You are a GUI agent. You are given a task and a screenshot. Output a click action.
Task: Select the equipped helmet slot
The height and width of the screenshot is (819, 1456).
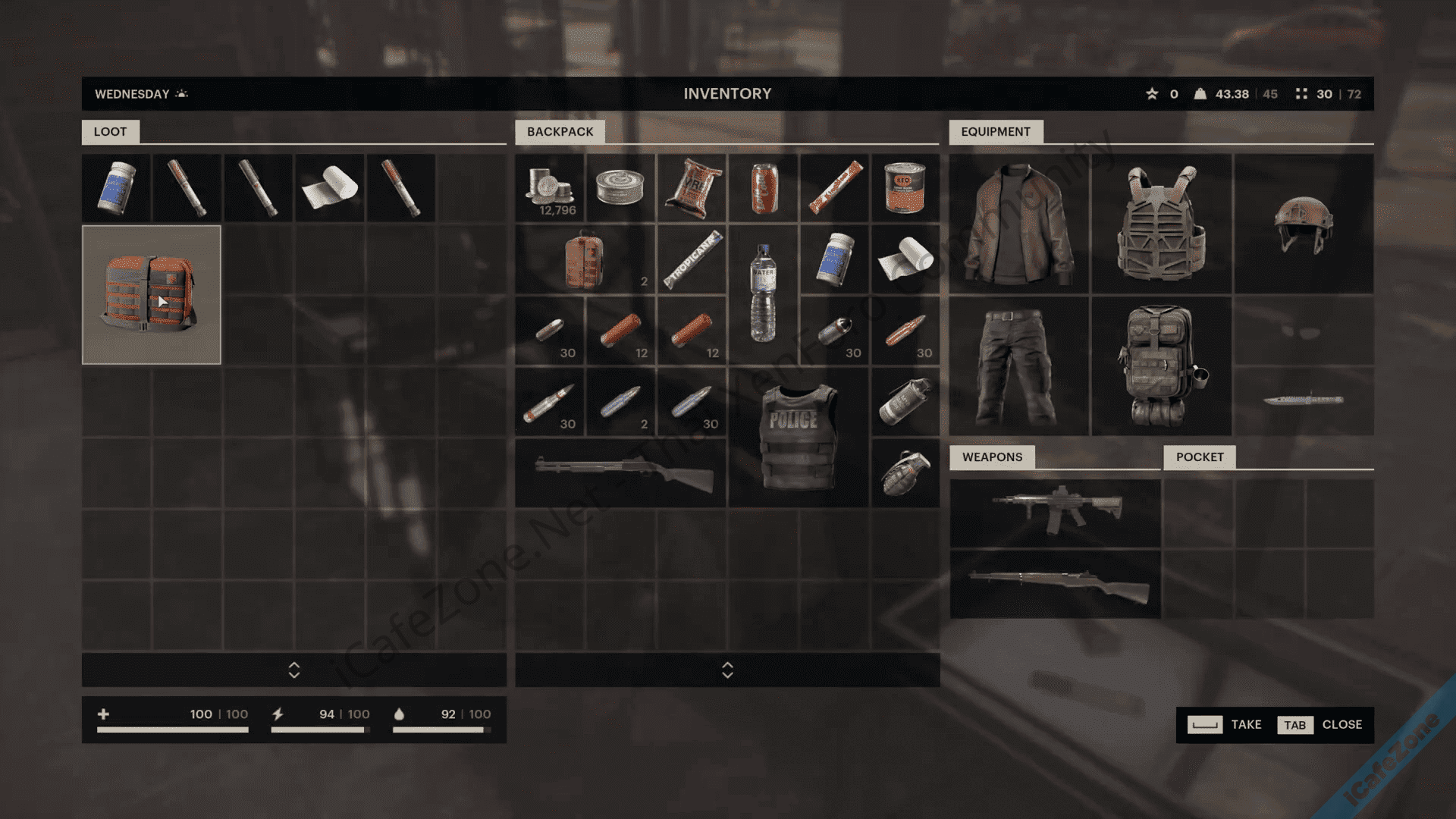coord(1304,224)
